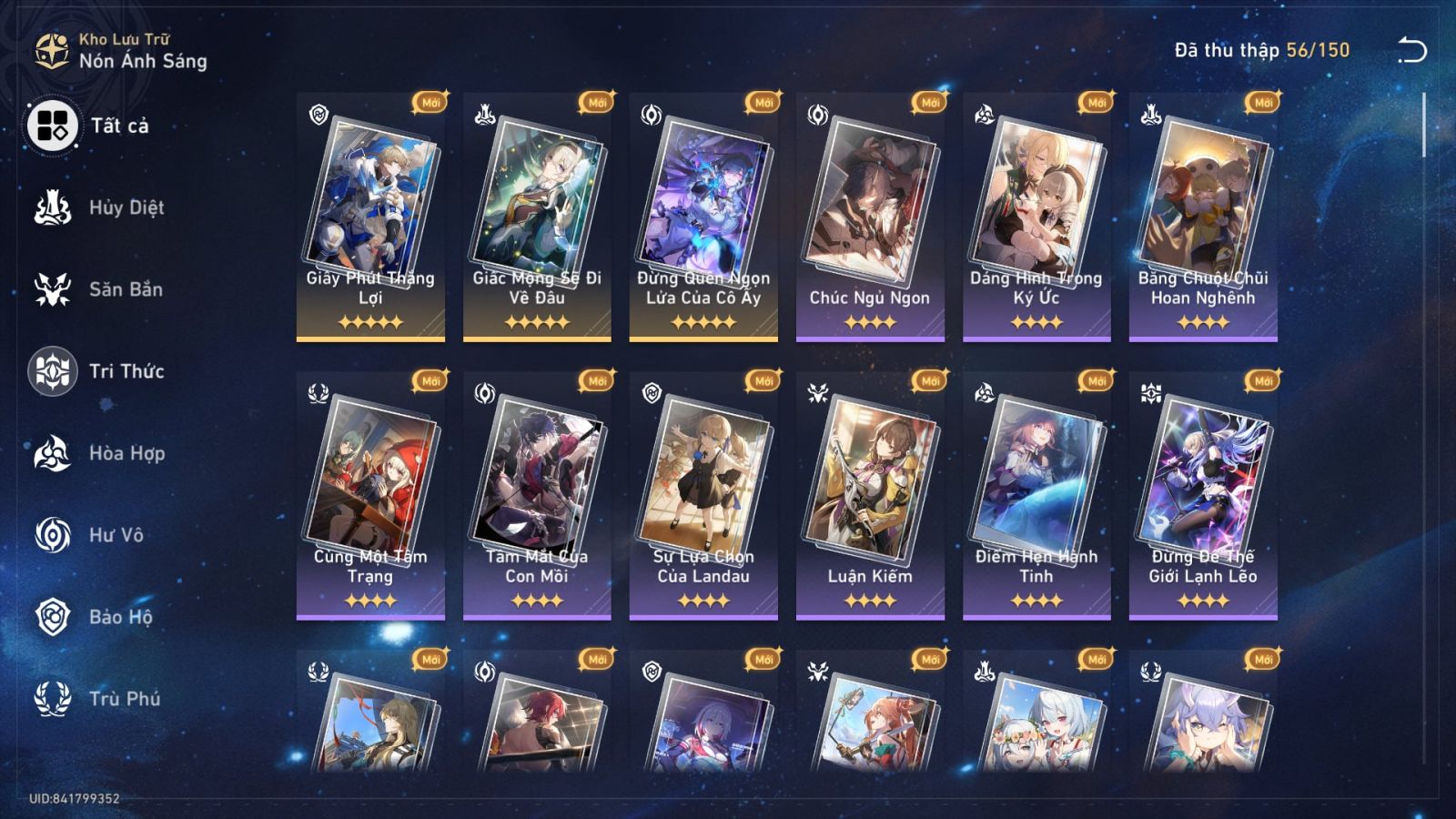Select the Đừng Để Thế Giới Lạnh Lẽo card
1456x819 pixels.
click(x=1208, y=482)
